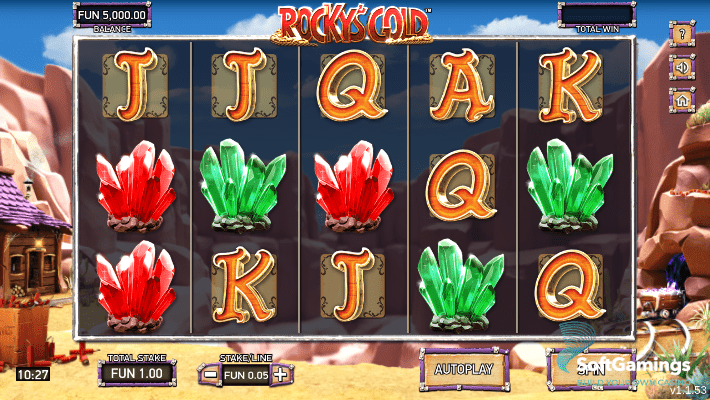Decrease stake per line with minus button
The width and height of the screenshot is (710, 400).
pos(211,375)
